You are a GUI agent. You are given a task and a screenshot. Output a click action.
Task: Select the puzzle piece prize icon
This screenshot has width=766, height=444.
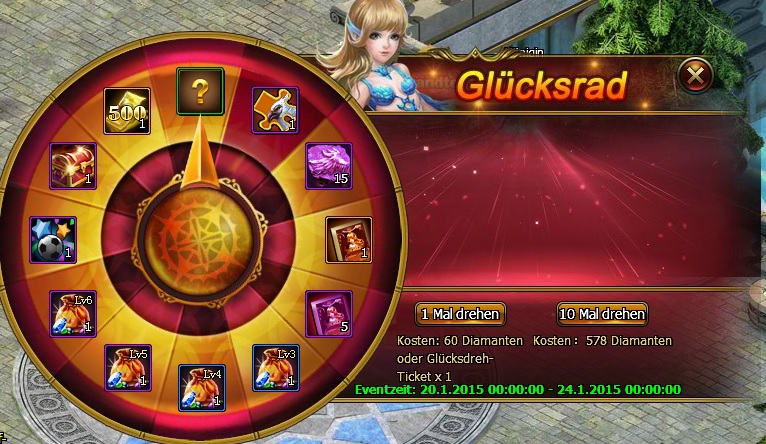[274, 110]
